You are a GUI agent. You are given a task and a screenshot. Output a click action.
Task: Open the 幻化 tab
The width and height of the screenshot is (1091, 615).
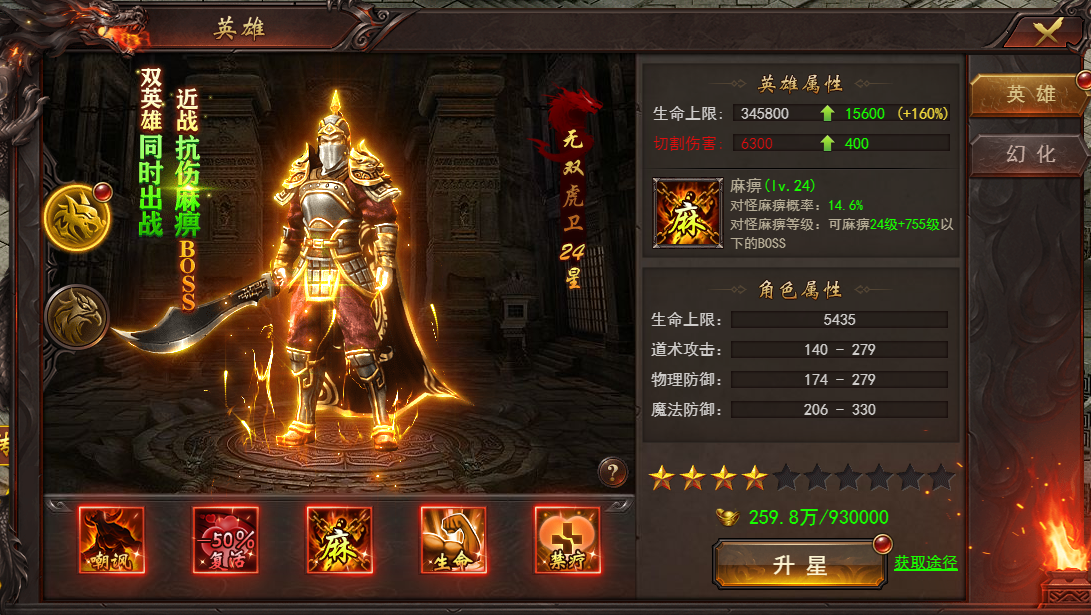[x=1030, y=155]
